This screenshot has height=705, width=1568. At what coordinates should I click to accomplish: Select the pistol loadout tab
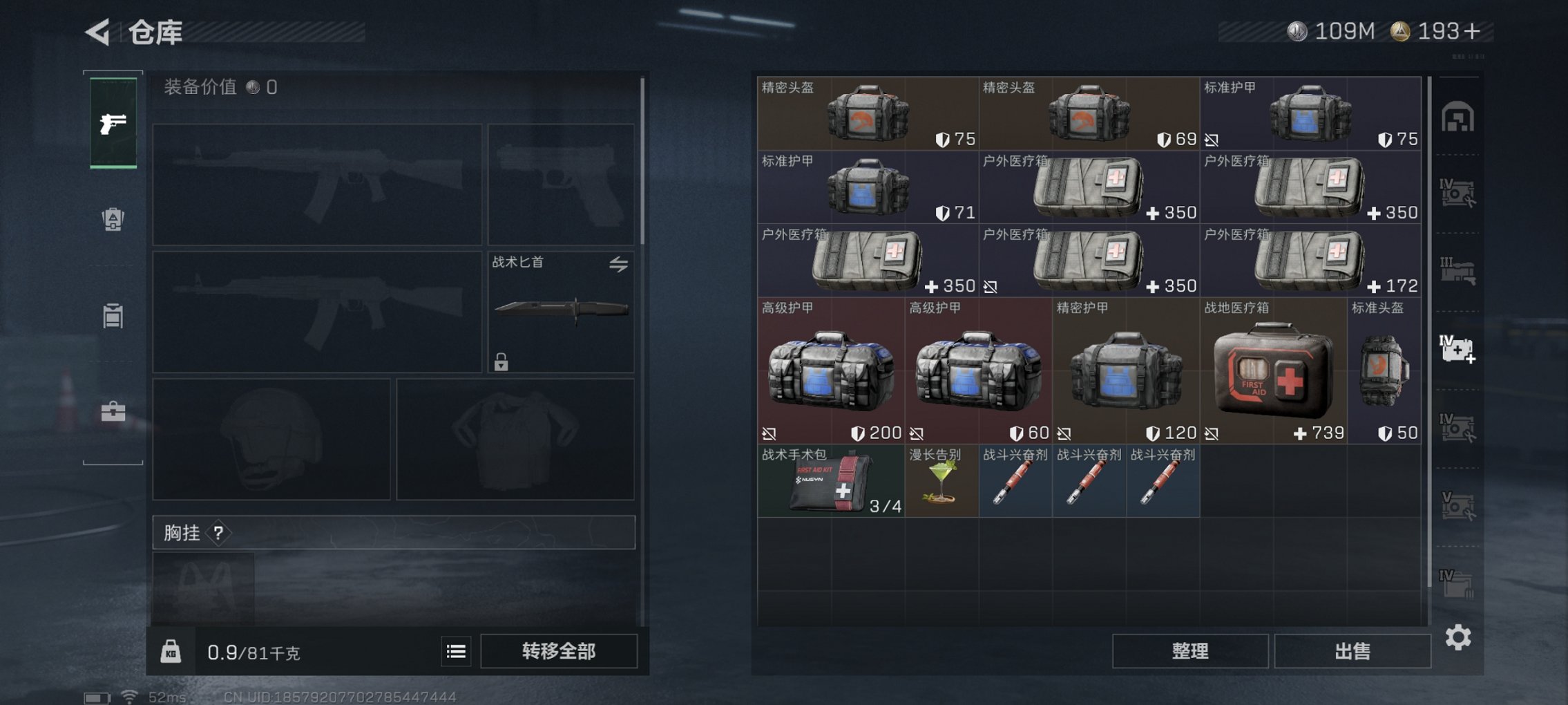113,124
